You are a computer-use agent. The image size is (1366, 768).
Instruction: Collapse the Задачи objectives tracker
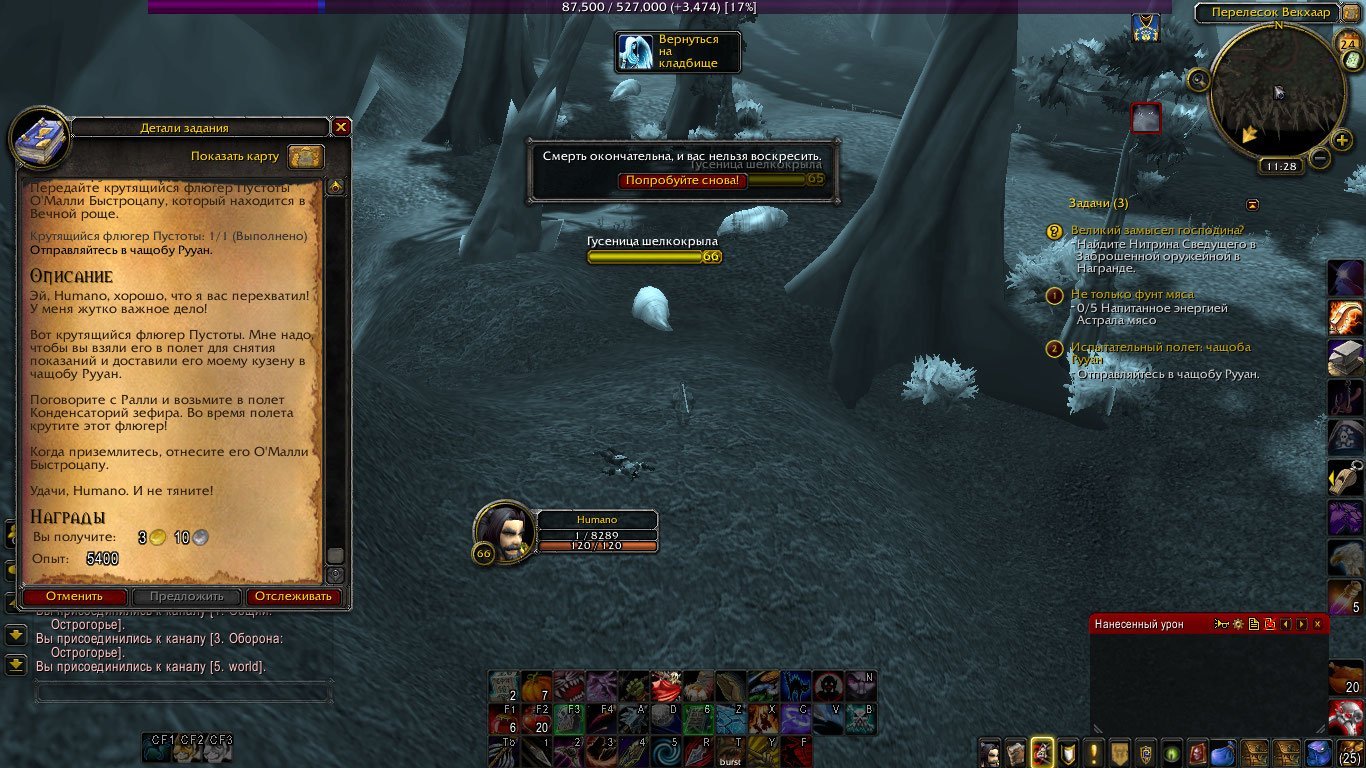pyautogui.click(x=1252, y=204)
